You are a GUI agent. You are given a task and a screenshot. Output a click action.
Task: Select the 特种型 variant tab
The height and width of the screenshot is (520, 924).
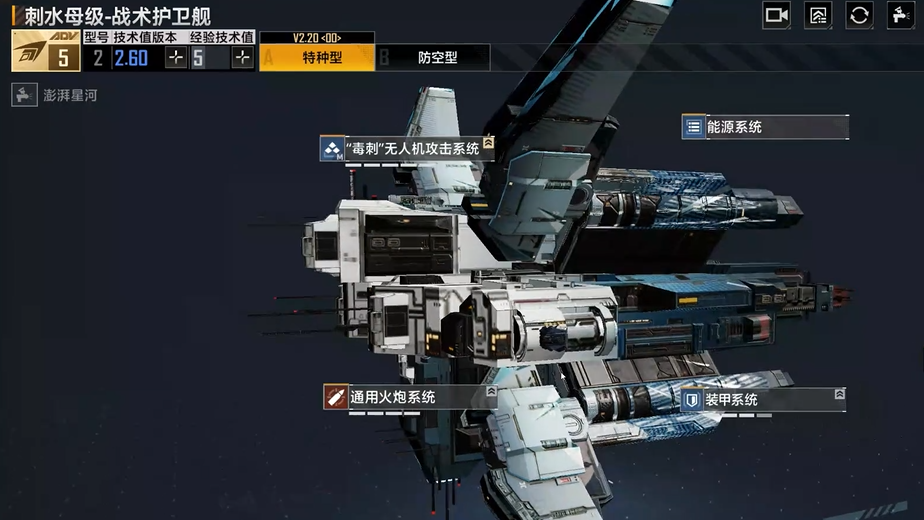pos(322,58)
